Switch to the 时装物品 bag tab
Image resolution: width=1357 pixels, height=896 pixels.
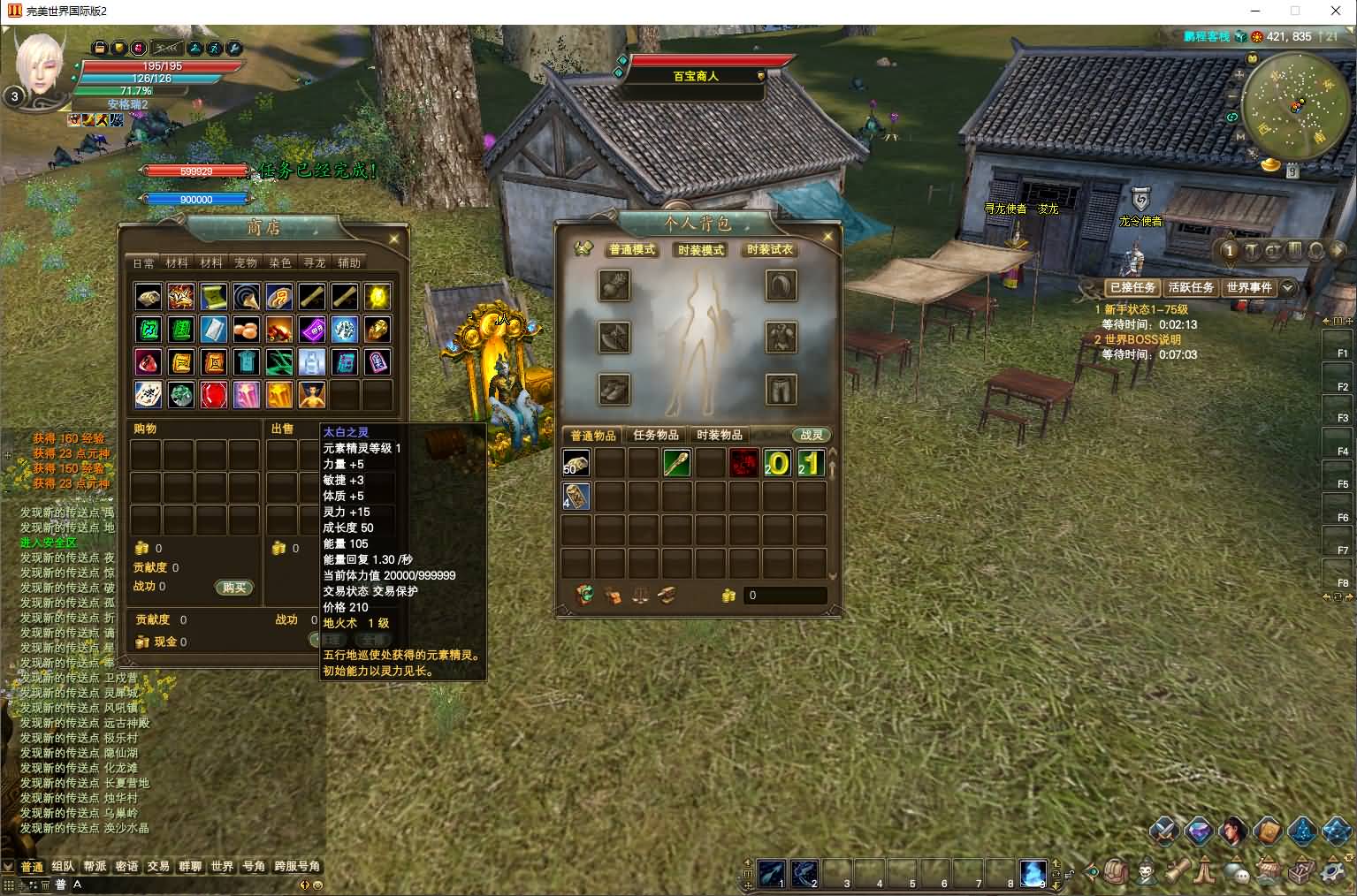click(720, 436)
